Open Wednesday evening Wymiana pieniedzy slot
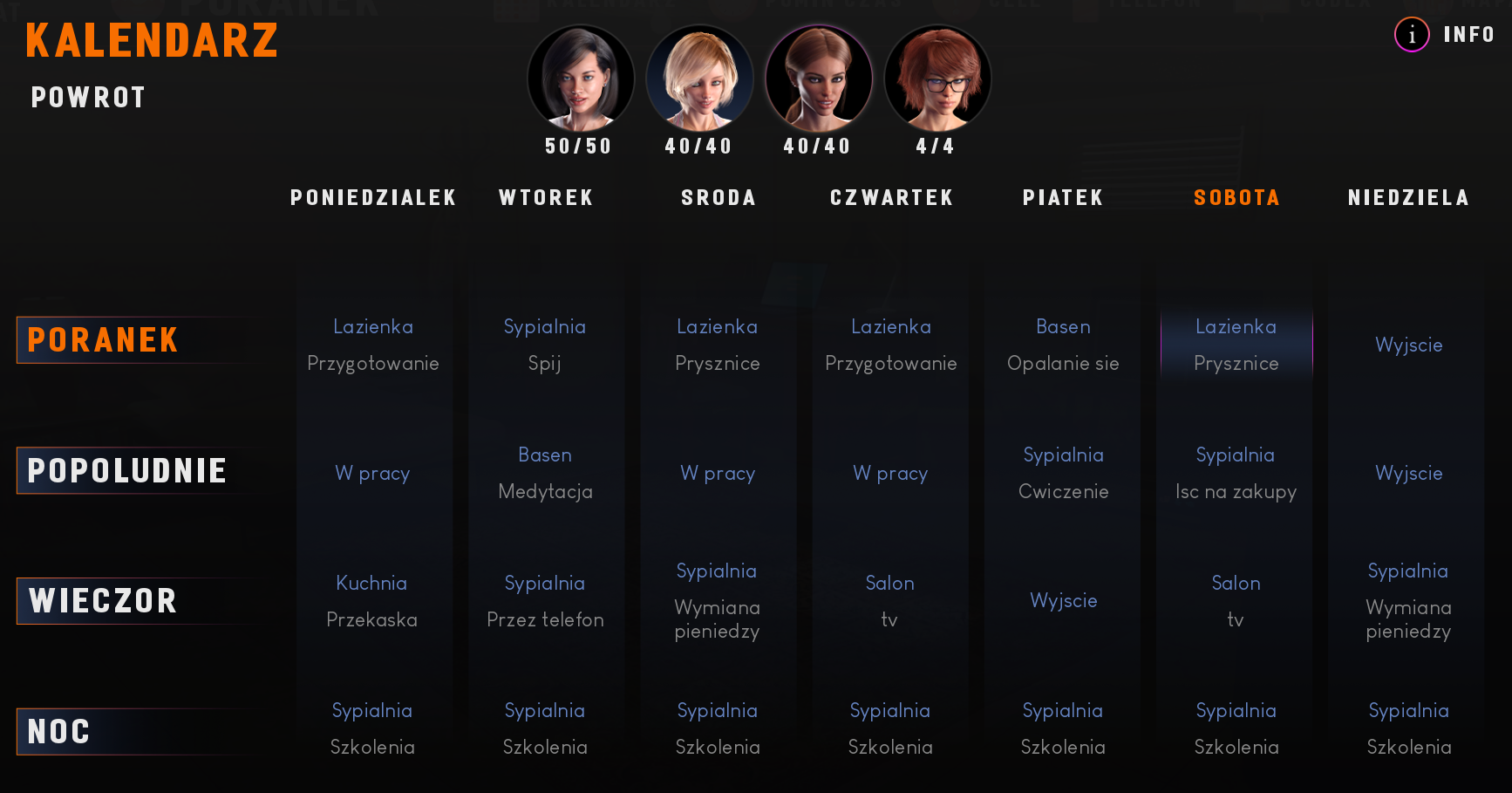Viewport: 1512px width, 793px height. (717, 601)
